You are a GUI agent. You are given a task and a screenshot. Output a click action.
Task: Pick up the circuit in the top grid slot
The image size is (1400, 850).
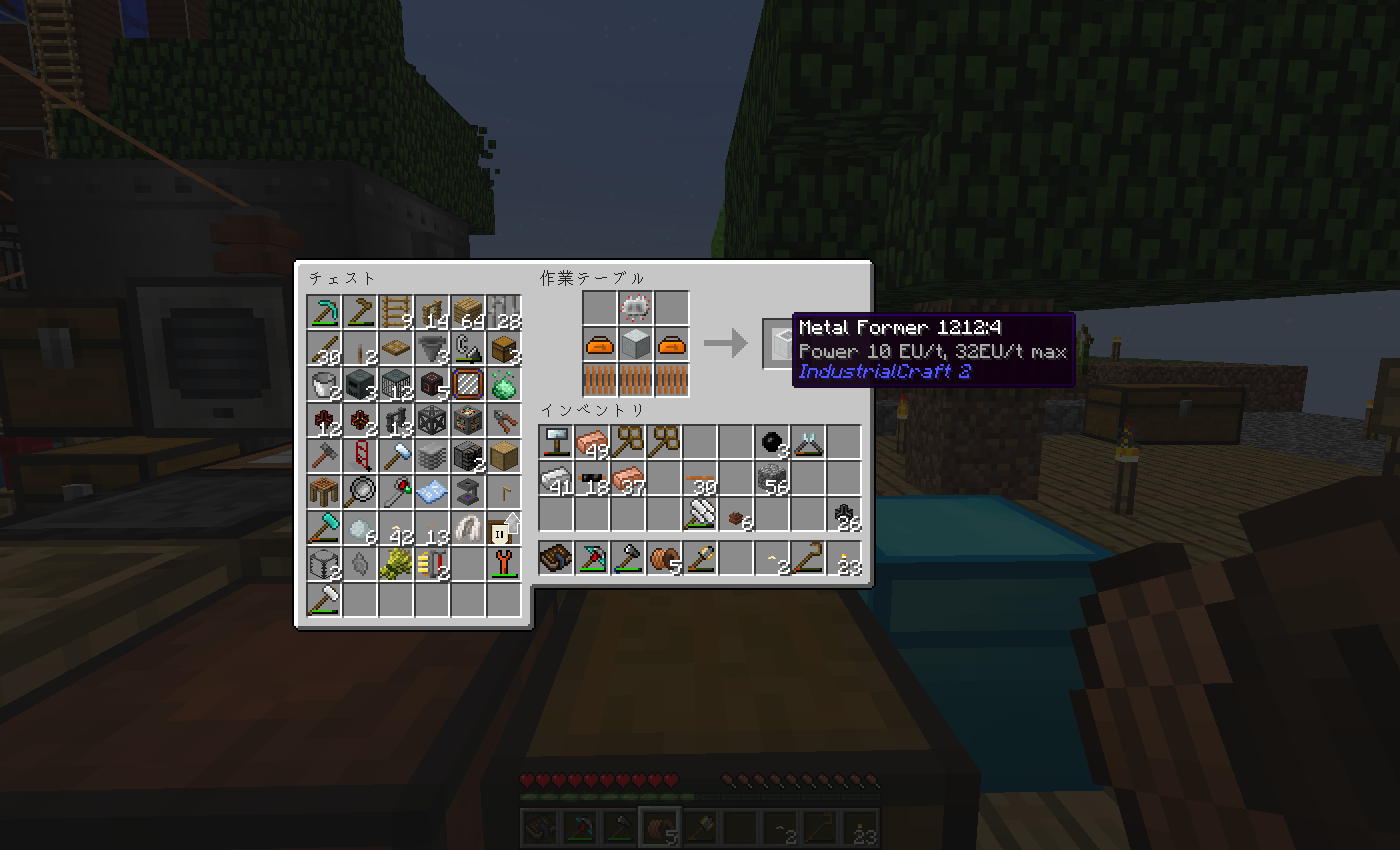(636, 308)
